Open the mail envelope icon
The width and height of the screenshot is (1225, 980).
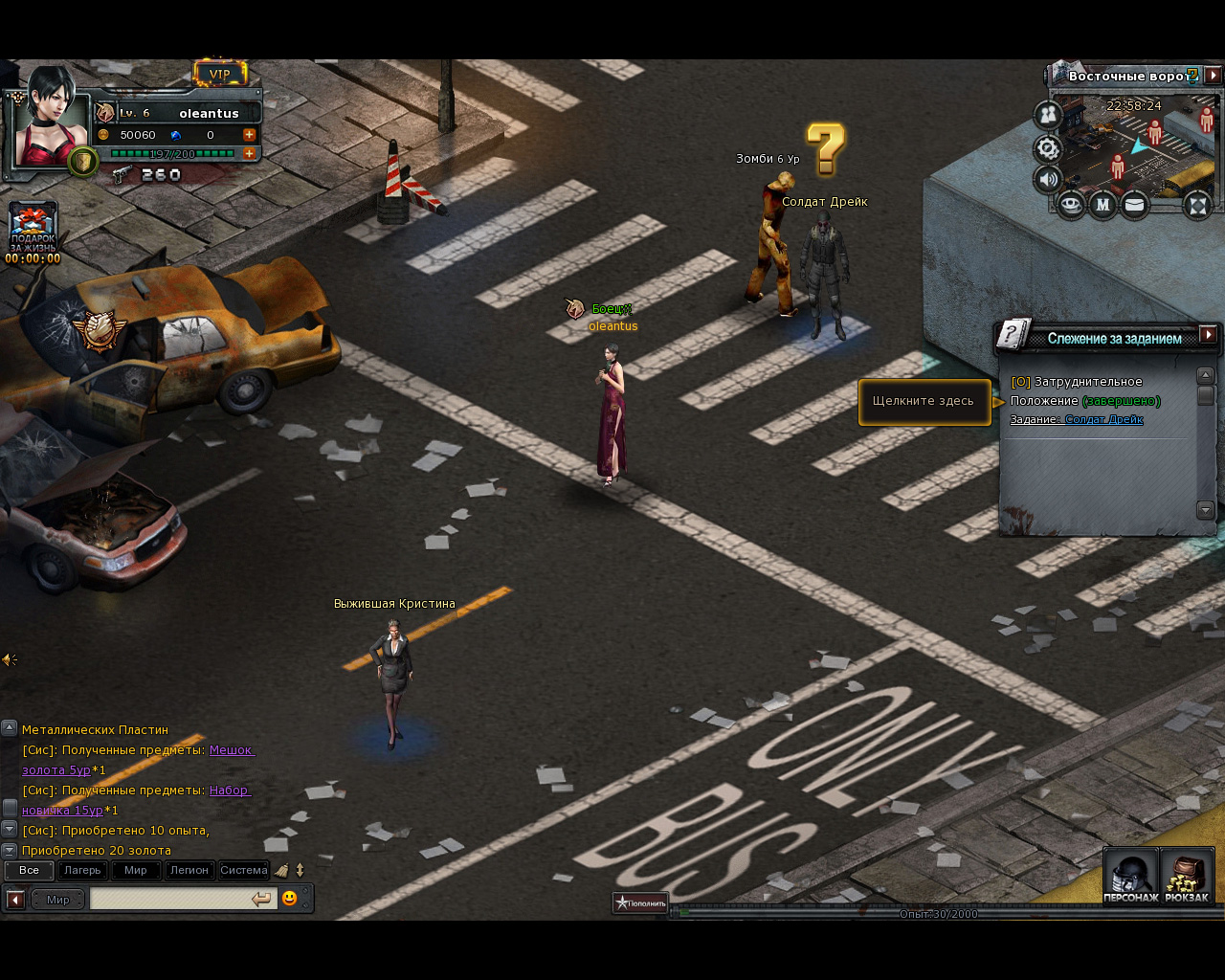tap(1134, 204)
